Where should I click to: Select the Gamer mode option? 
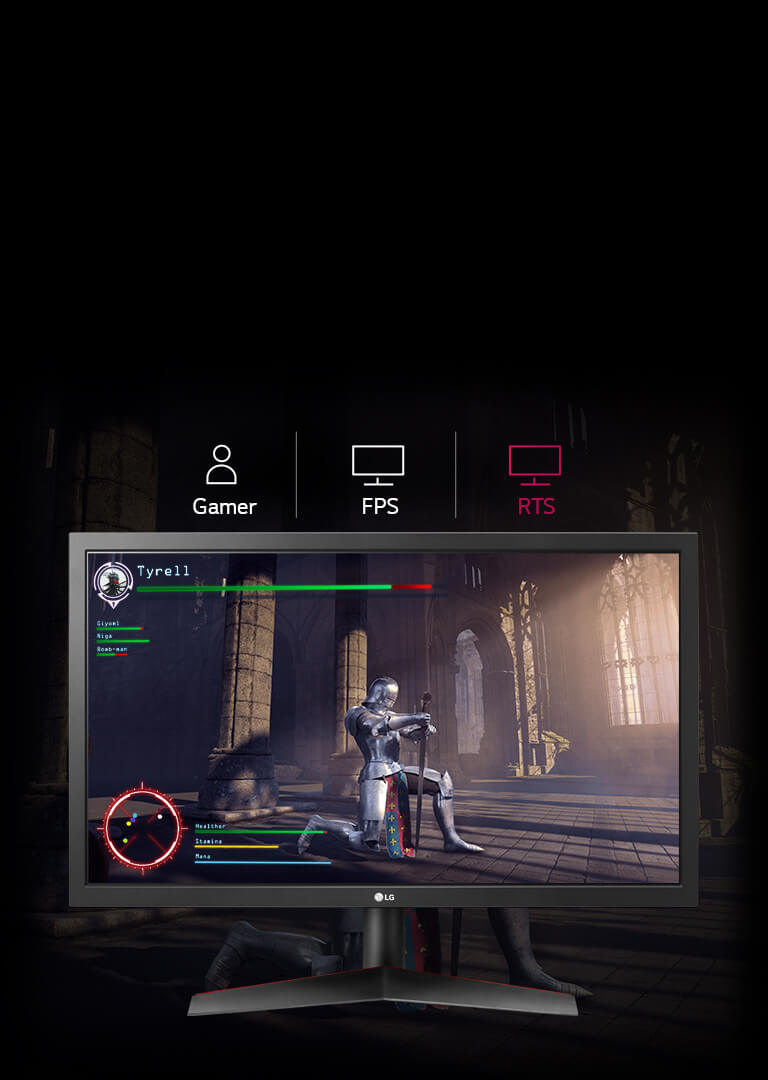tap(223, 481)
